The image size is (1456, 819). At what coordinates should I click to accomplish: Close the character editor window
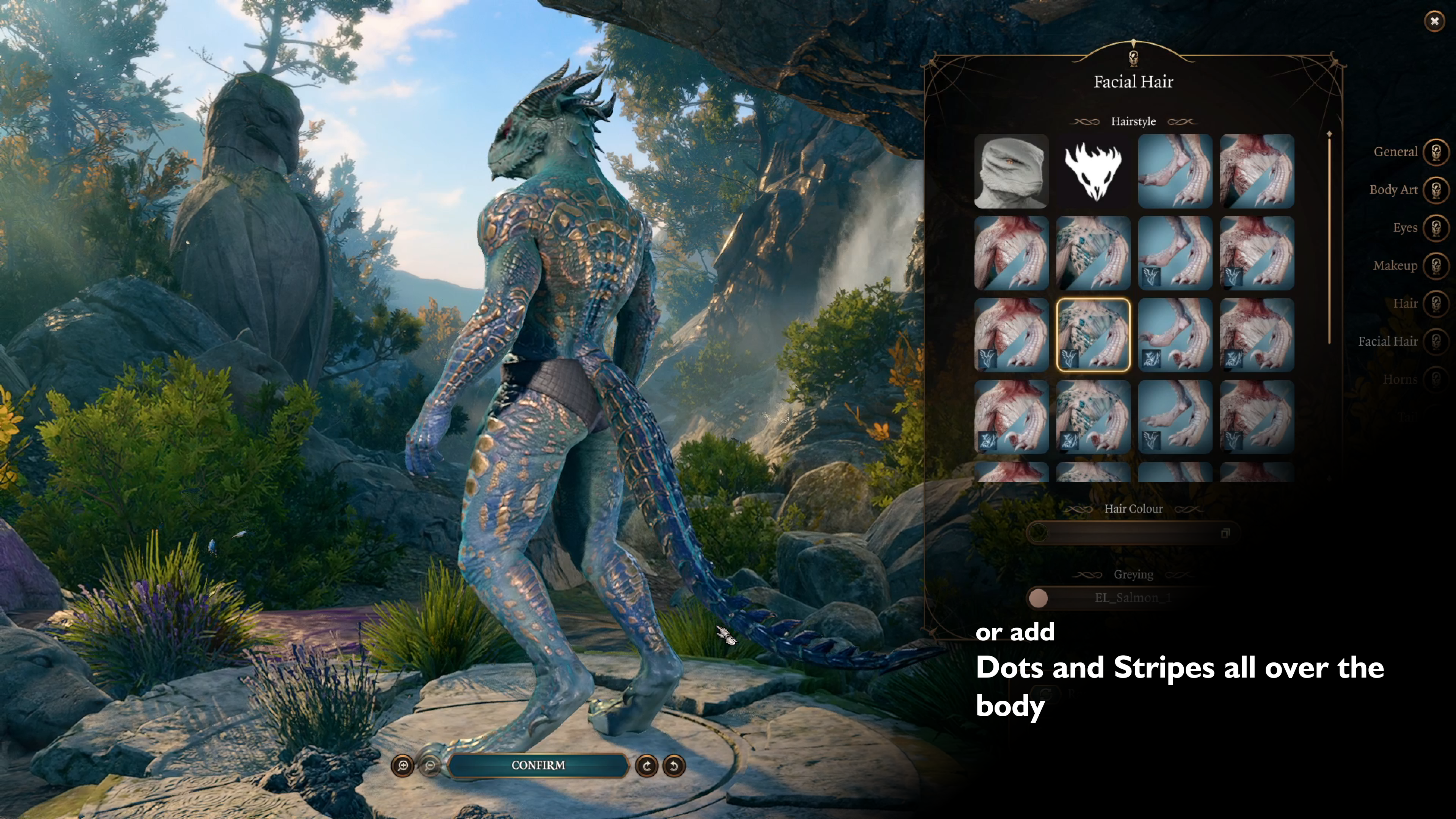tap(1434, 22)
